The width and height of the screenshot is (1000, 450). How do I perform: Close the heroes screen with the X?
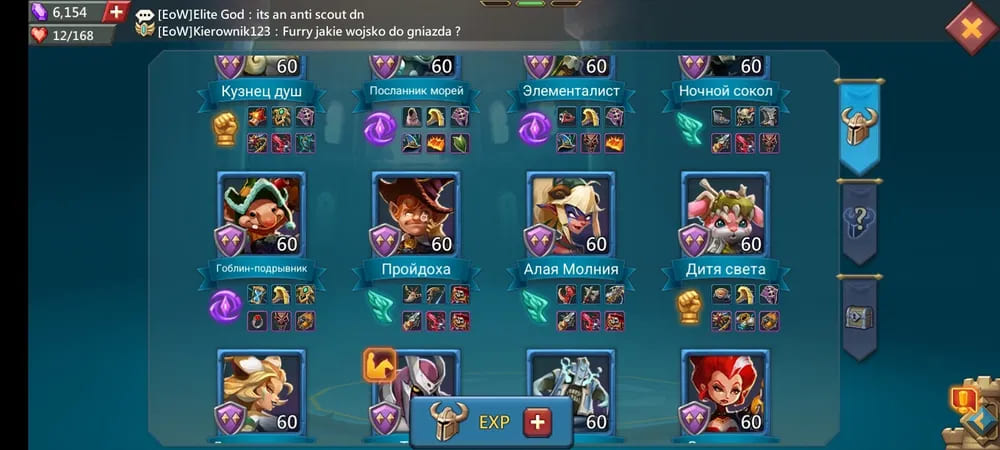click(970, 27)
